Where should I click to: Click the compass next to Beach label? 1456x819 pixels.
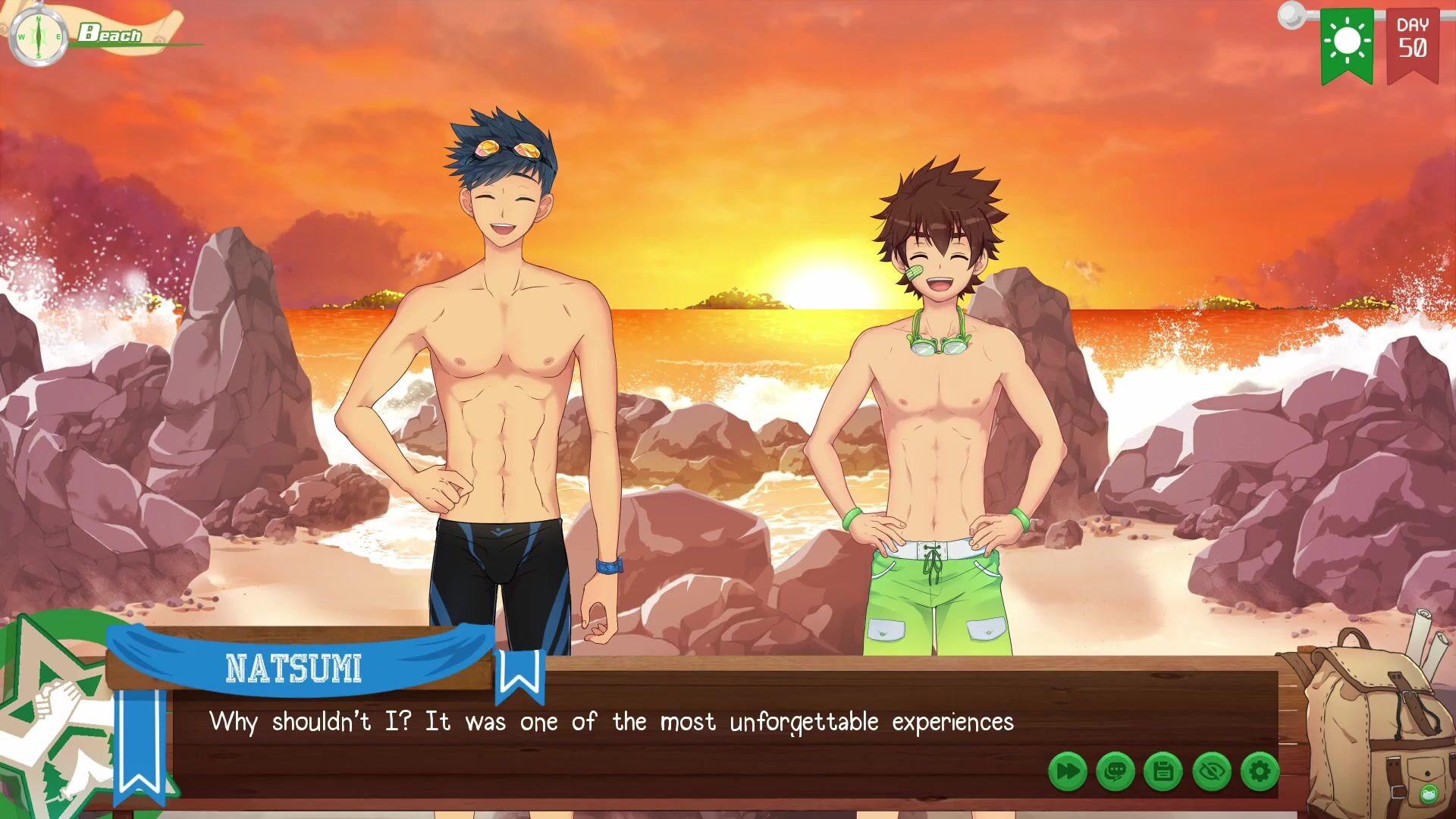[x=38, y=36]
